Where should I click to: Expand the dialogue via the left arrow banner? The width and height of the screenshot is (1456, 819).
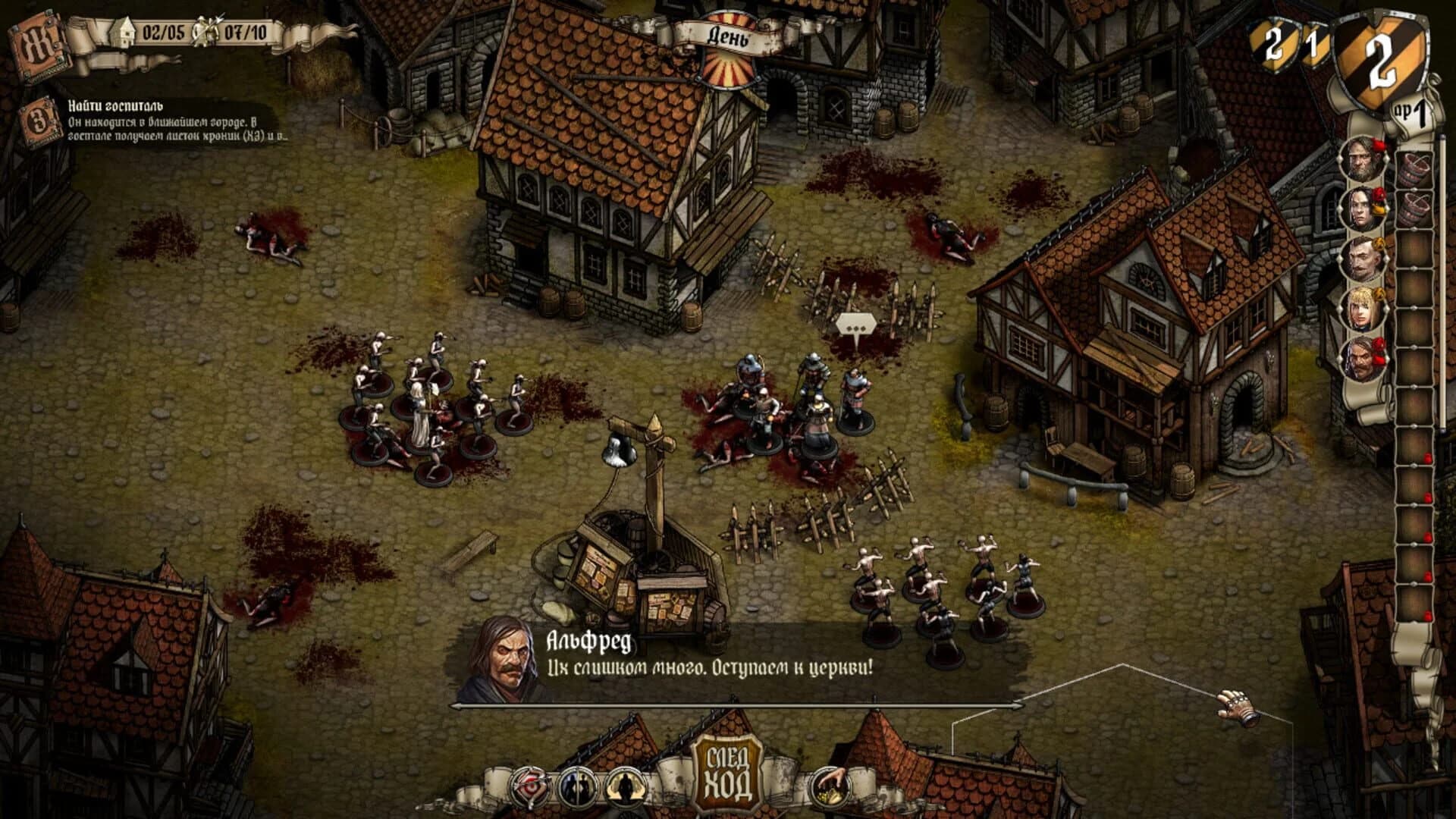click(x=455, y=705)
